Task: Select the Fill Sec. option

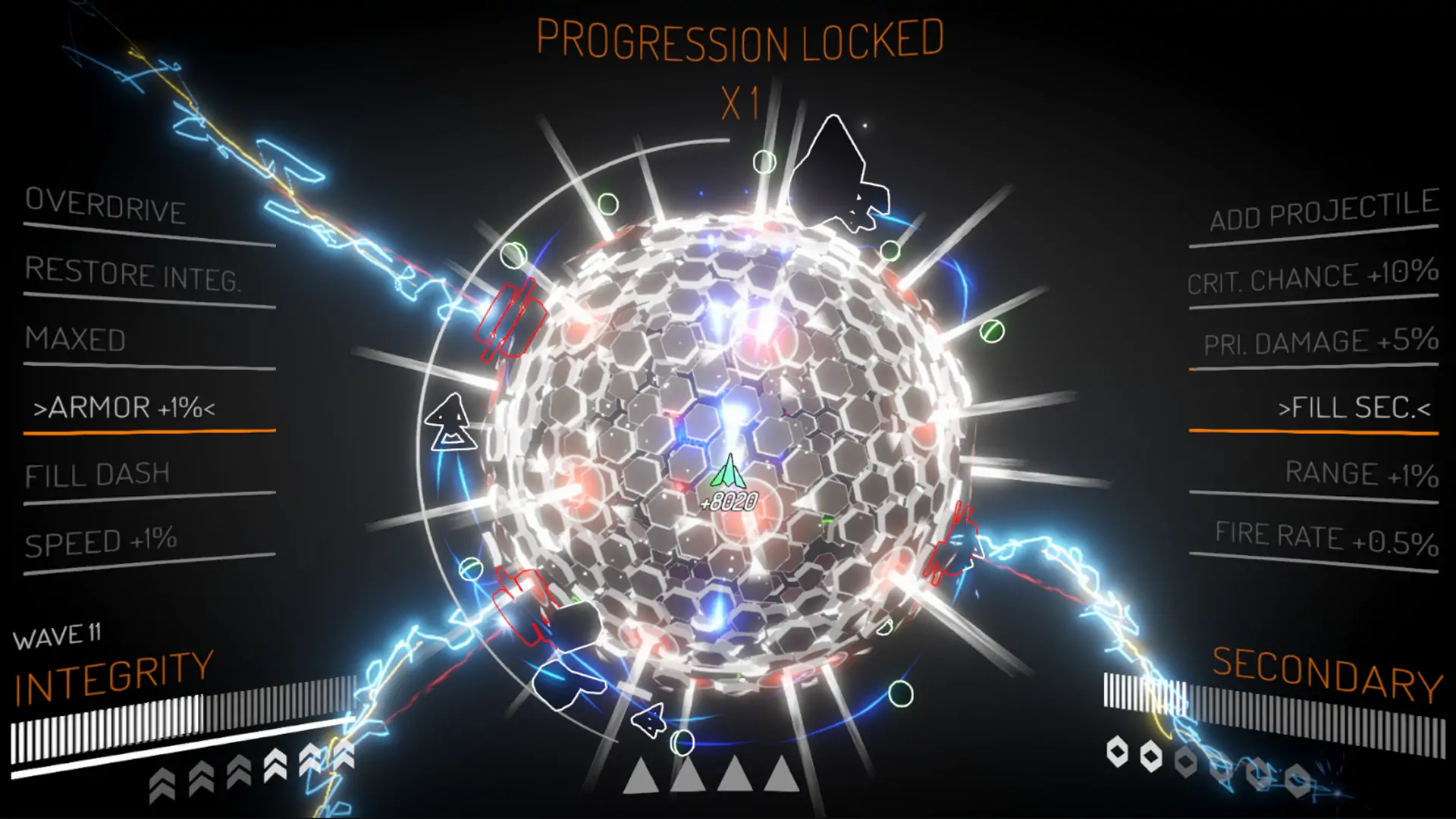Action: click(1354, 408)
